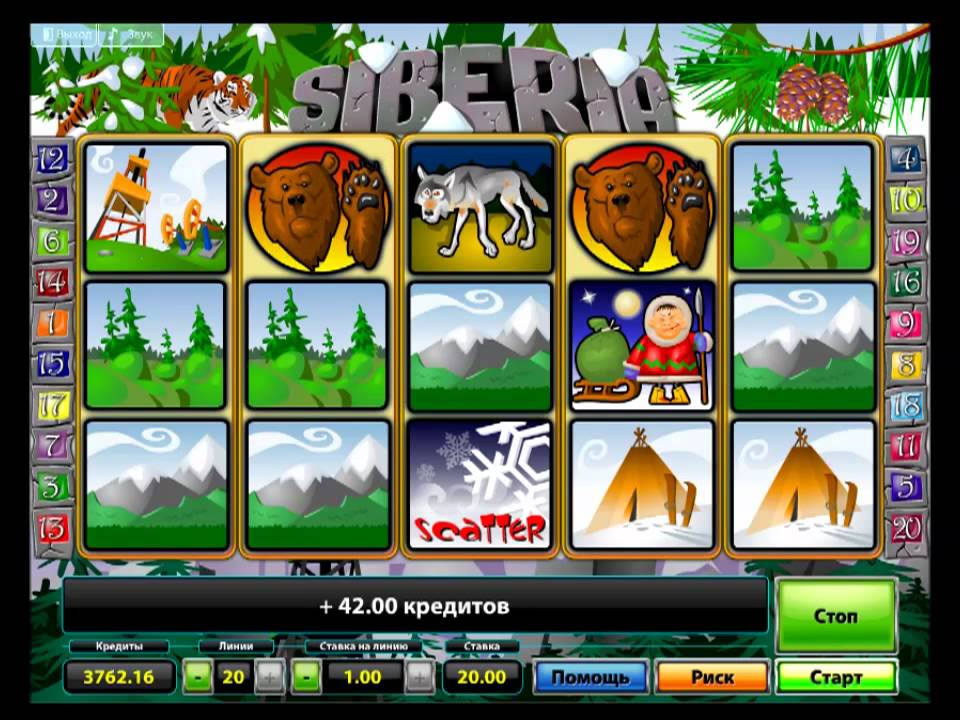Exit the game via Выход

point(68,34)
